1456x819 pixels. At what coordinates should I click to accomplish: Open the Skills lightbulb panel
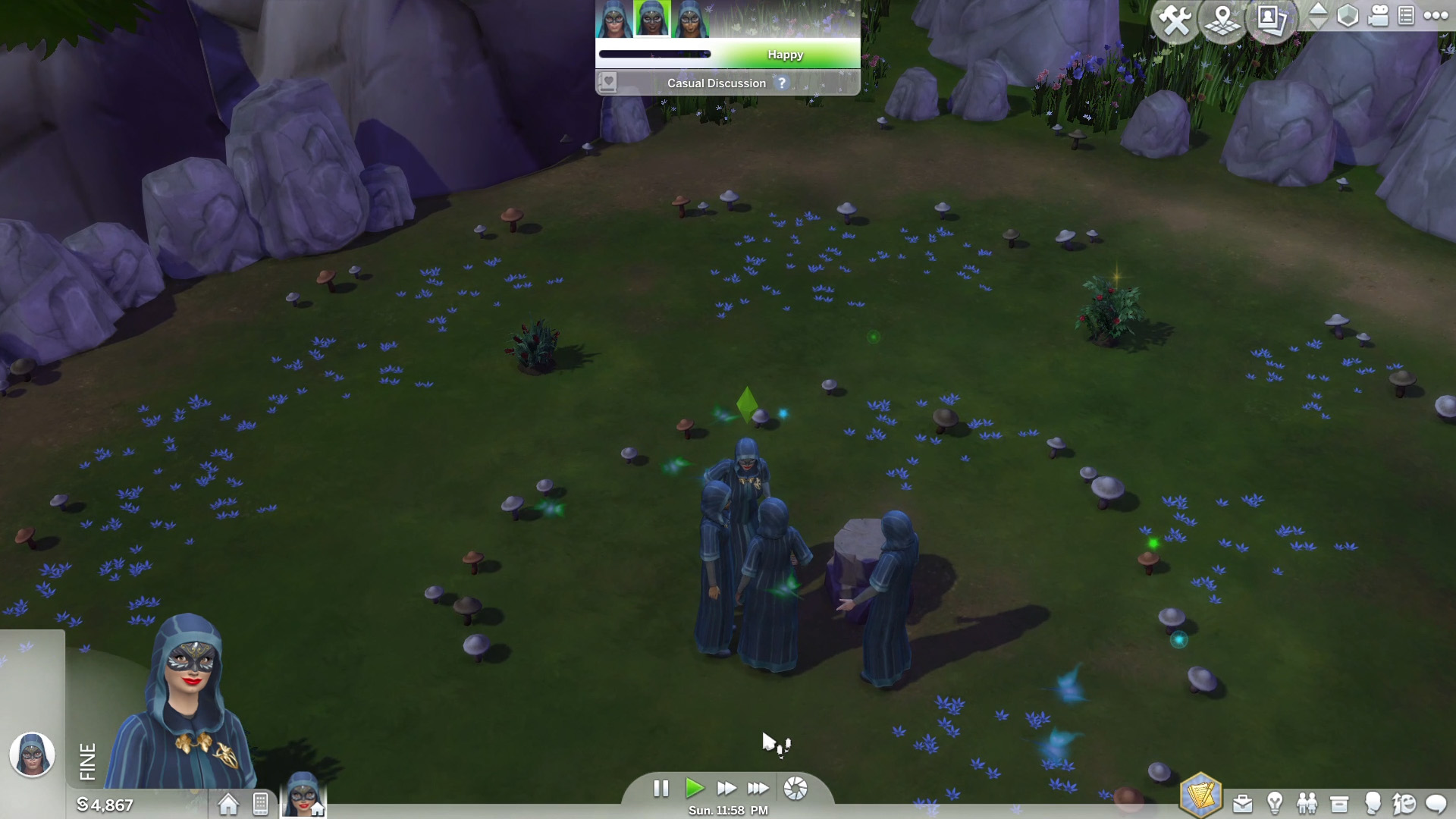pos(1275,803)
